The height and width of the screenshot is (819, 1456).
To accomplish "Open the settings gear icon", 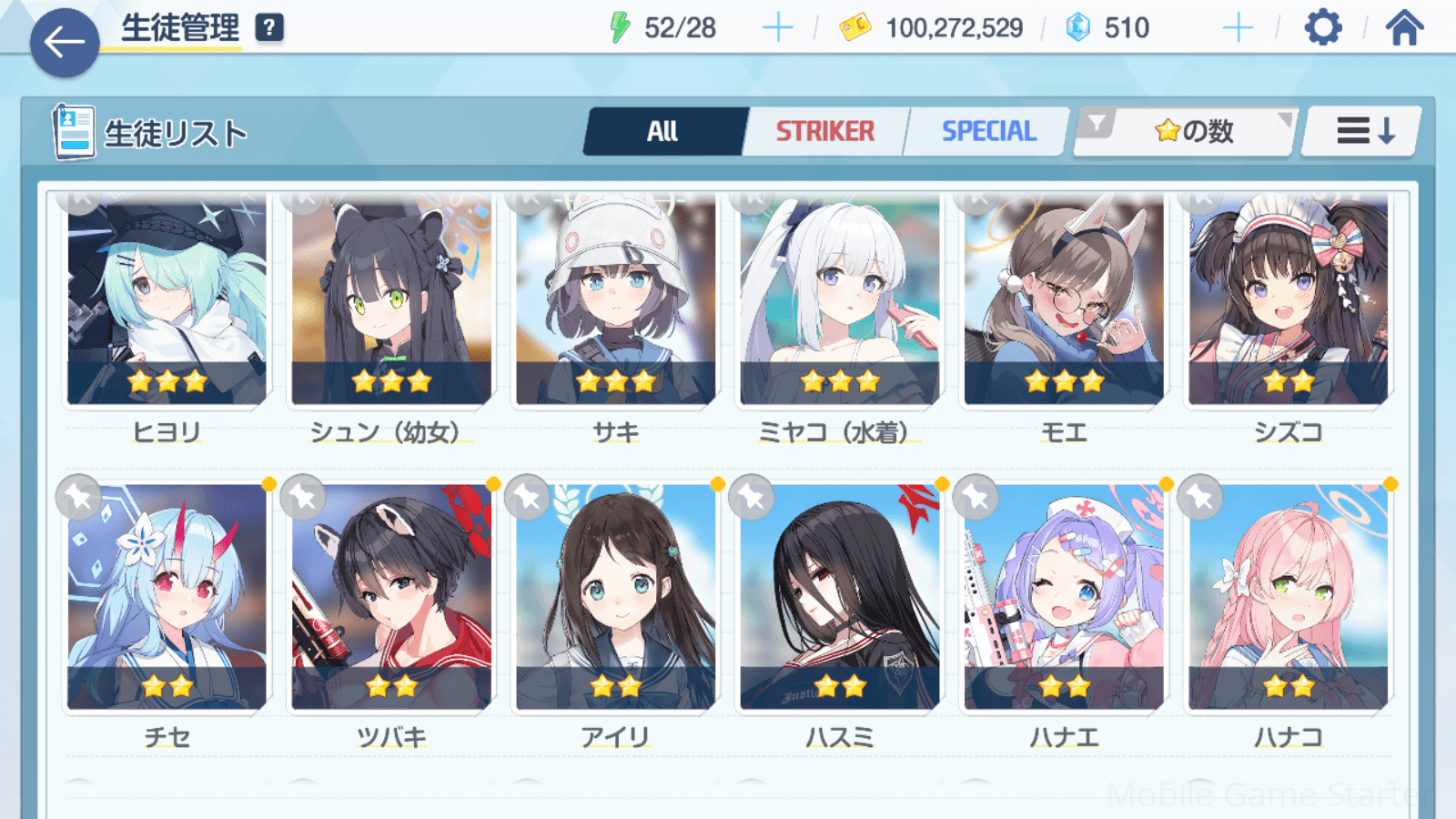I will coord(1322,28).
